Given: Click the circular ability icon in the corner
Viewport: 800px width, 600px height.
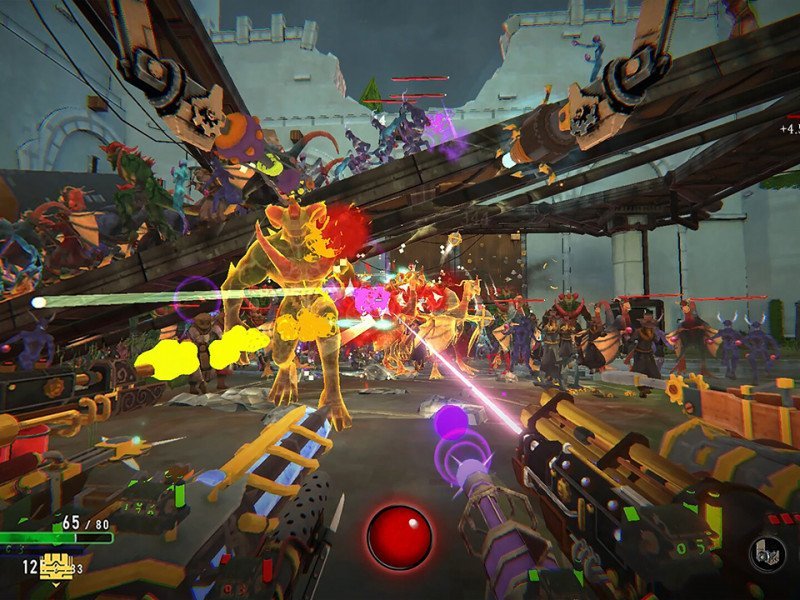Looking at the screenshot, I should tap(766, 556).
